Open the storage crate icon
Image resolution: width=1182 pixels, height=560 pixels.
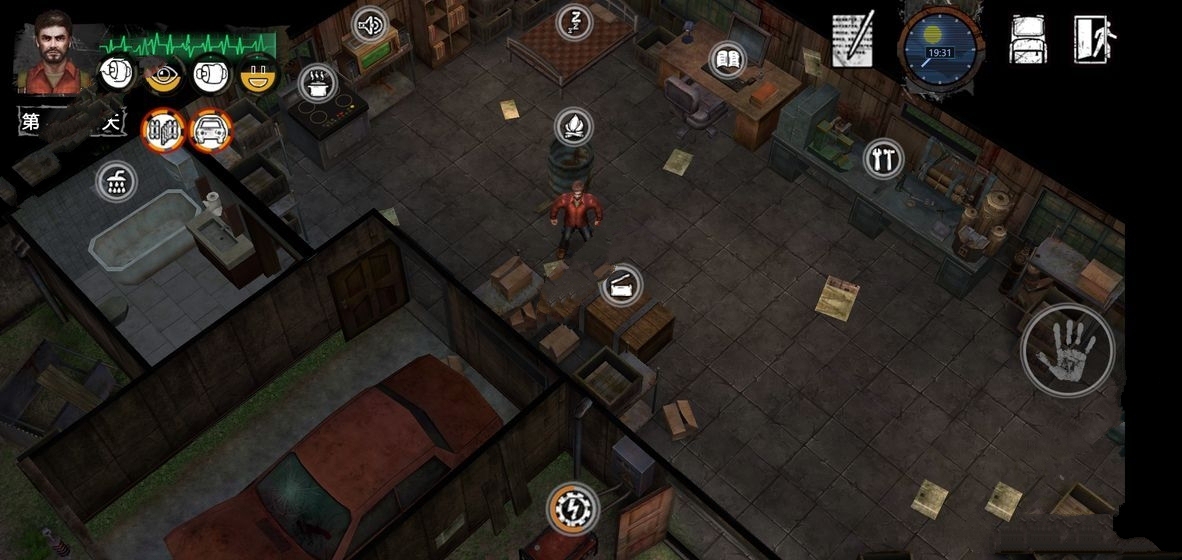coord(622,286)
